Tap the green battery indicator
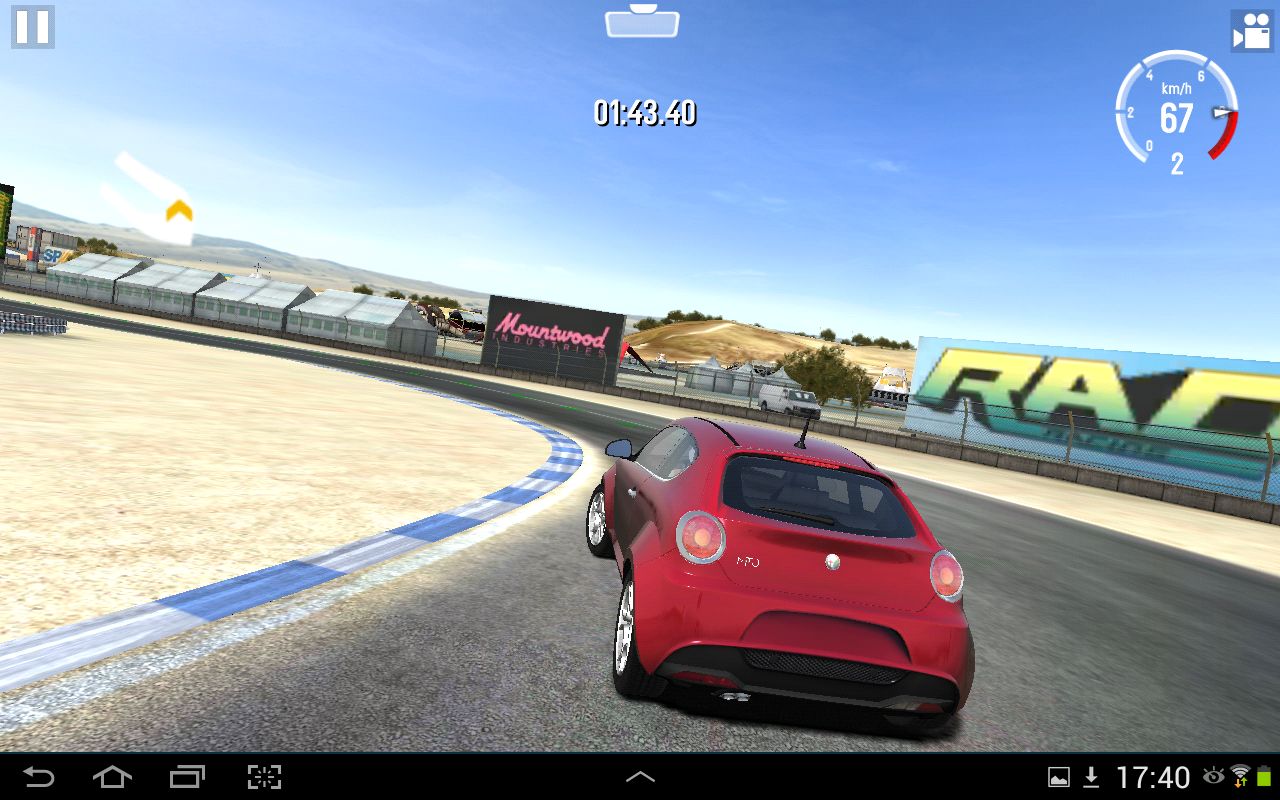This screenshot has height=800, width=1280. (x=1264, y=777)
